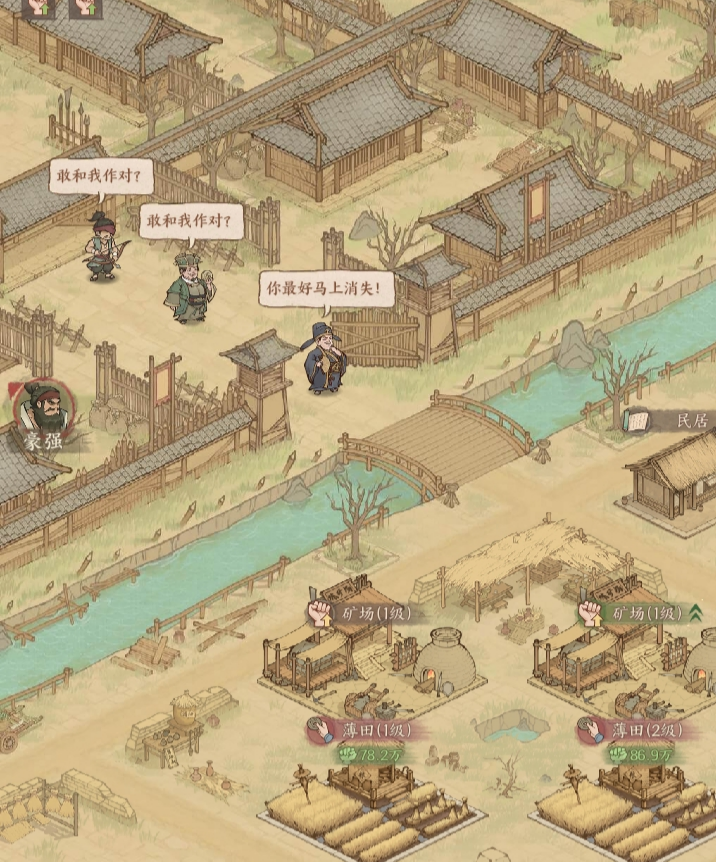This screenshot has width=716, height=862.
Task: Select the 薄田(2级) farmland label
Action: [x=642, y=731]
